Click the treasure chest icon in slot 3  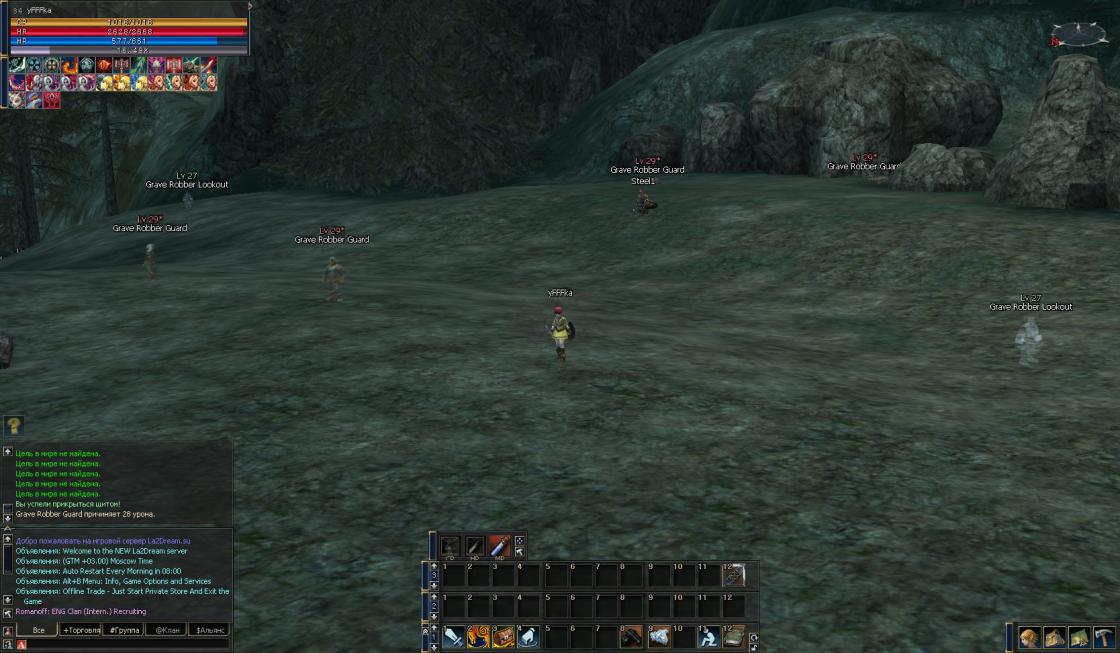(504, 636)
